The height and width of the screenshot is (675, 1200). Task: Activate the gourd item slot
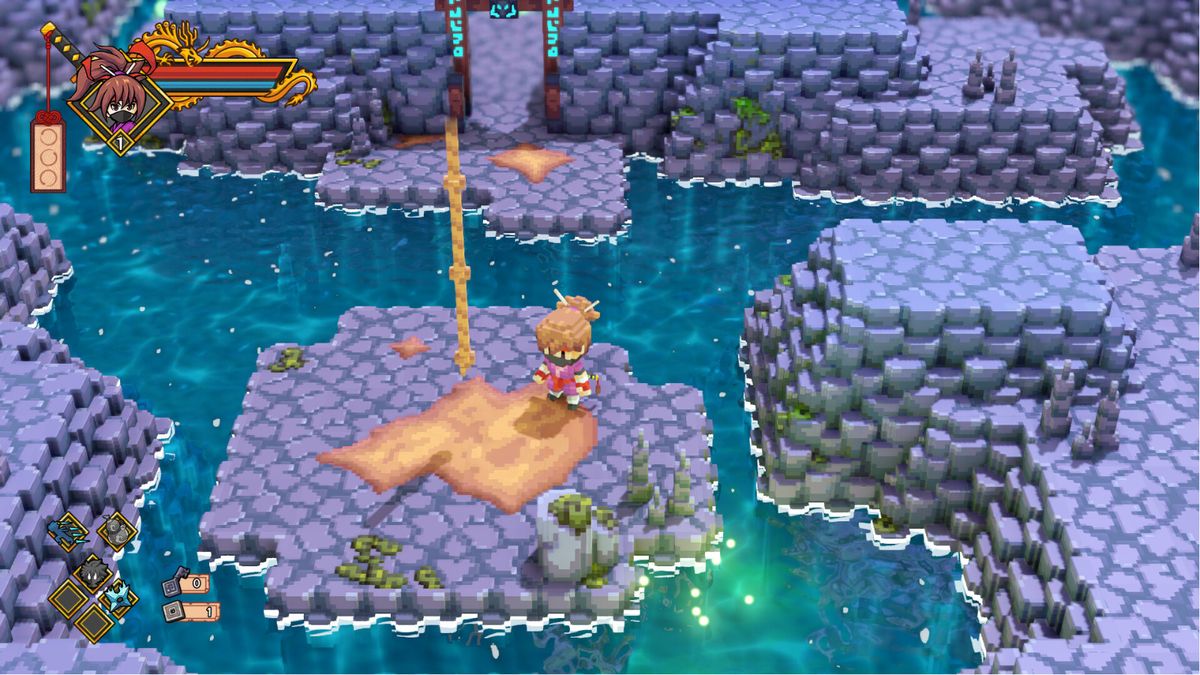[x=118, y=531]
